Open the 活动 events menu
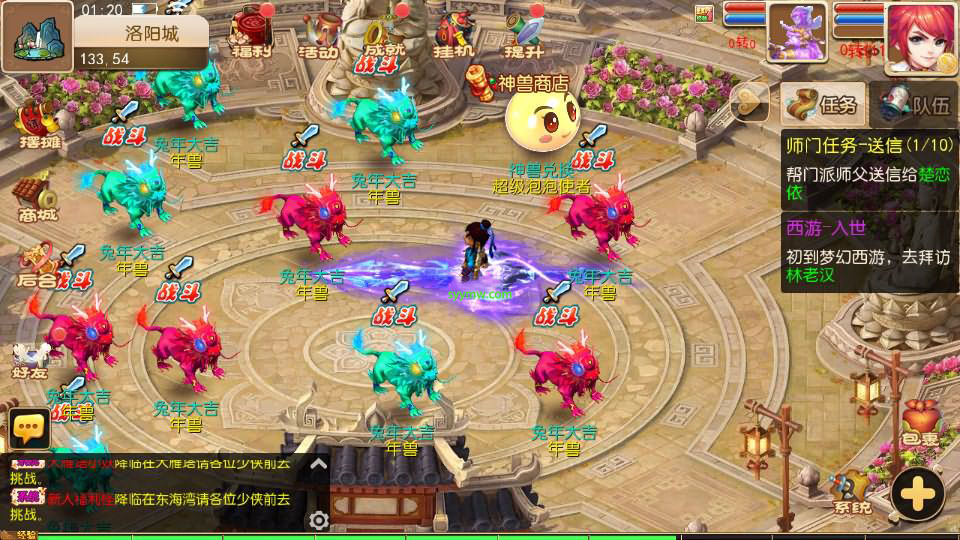The height and width of the screenshot is (540, 960). coord(320,33)
